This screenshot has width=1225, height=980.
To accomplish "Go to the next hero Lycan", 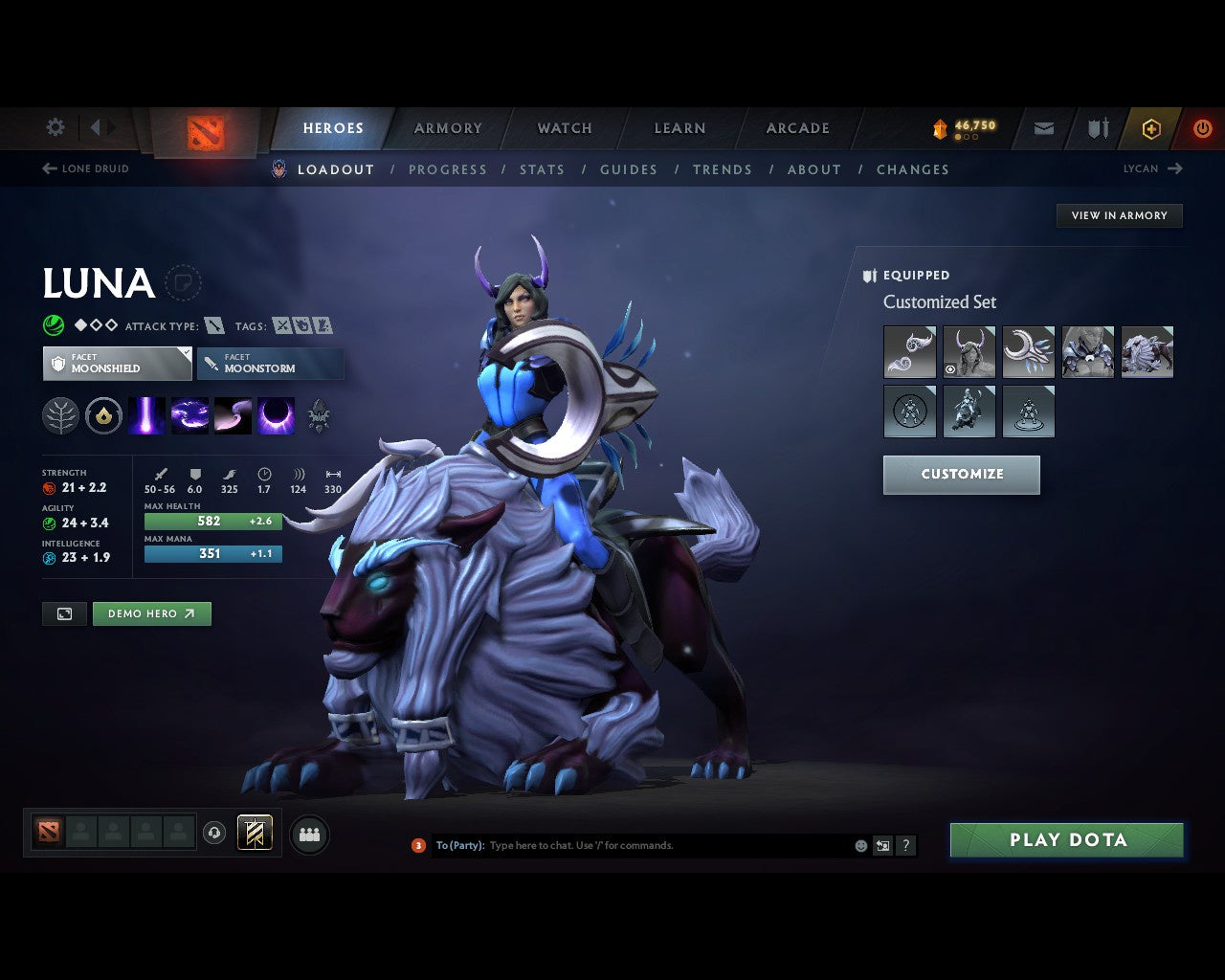I will point(1153,168).
